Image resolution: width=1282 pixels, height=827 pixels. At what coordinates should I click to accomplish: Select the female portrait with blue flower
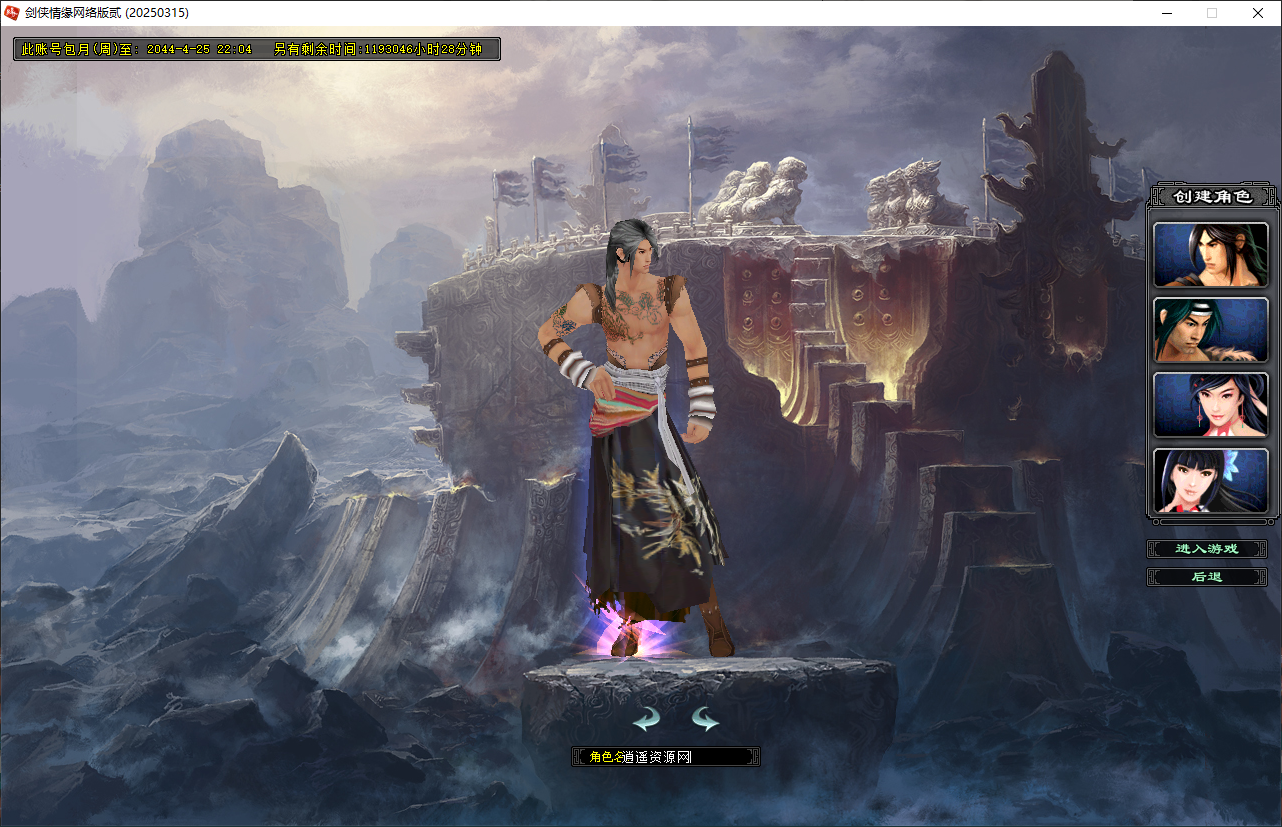[1210, 481]
